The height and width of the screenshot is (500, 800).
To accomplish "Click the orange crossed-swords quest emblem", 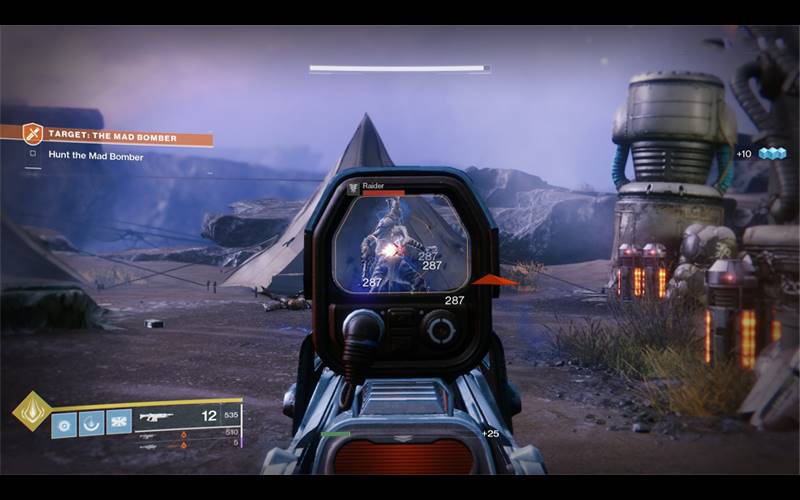I will pyautogui.click(x=33, y=134).
